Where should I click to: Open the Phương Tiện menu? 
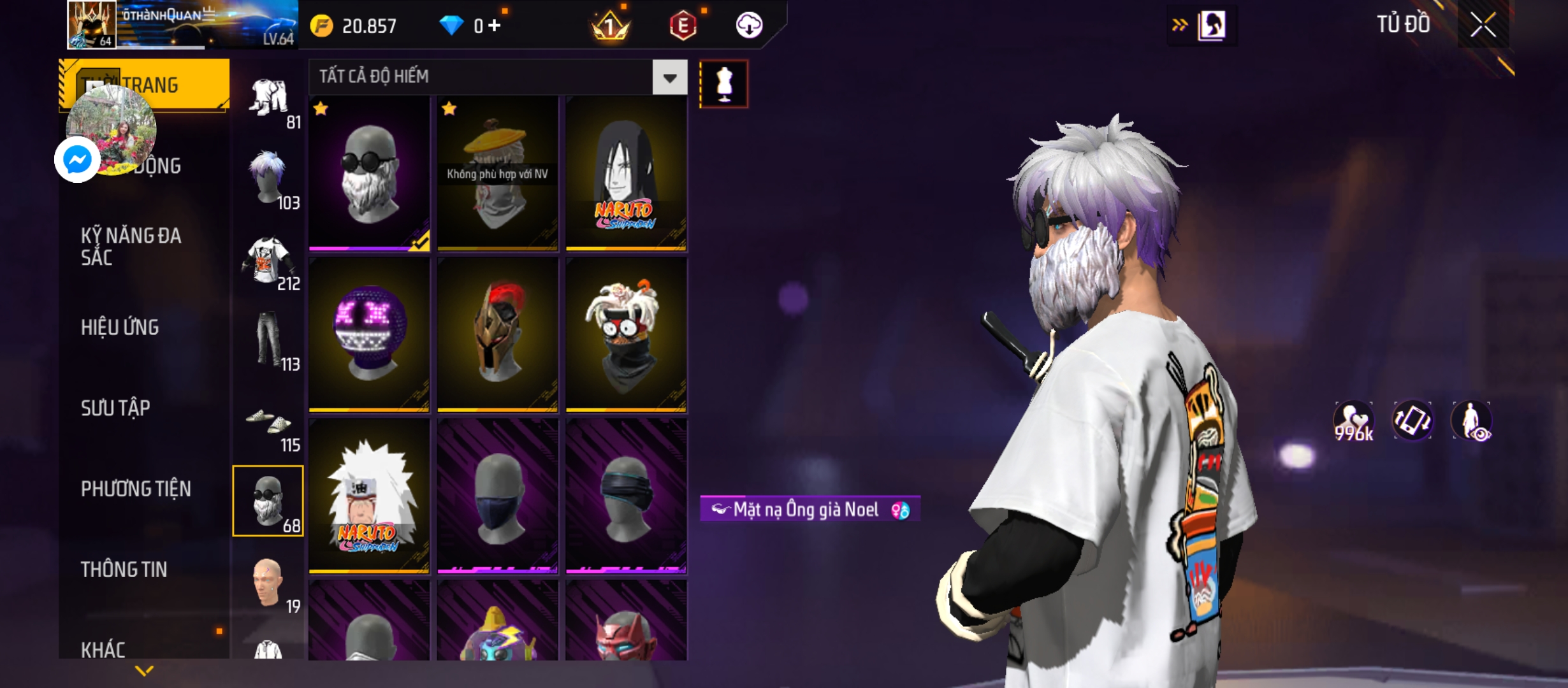(136, 489)
